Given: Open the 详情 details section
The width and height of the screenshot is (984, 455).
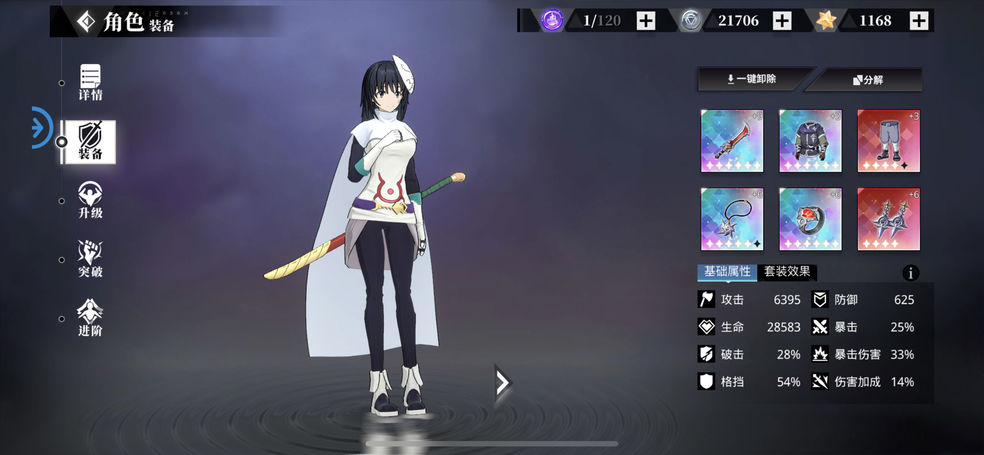Looking at the screenshot, I should click(91, 82).
